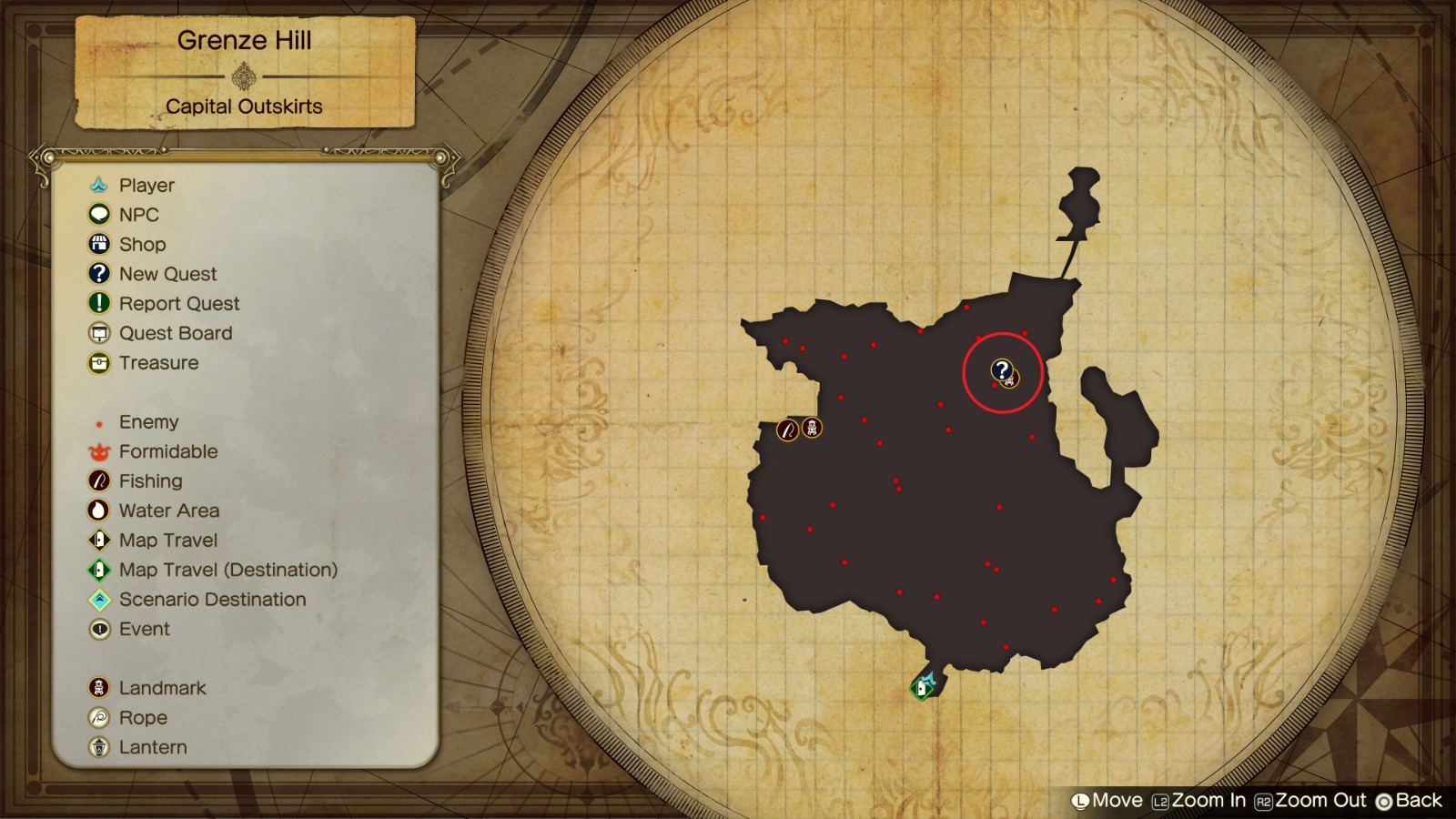Click the Water Area icon in the legend

click(101, 511)
